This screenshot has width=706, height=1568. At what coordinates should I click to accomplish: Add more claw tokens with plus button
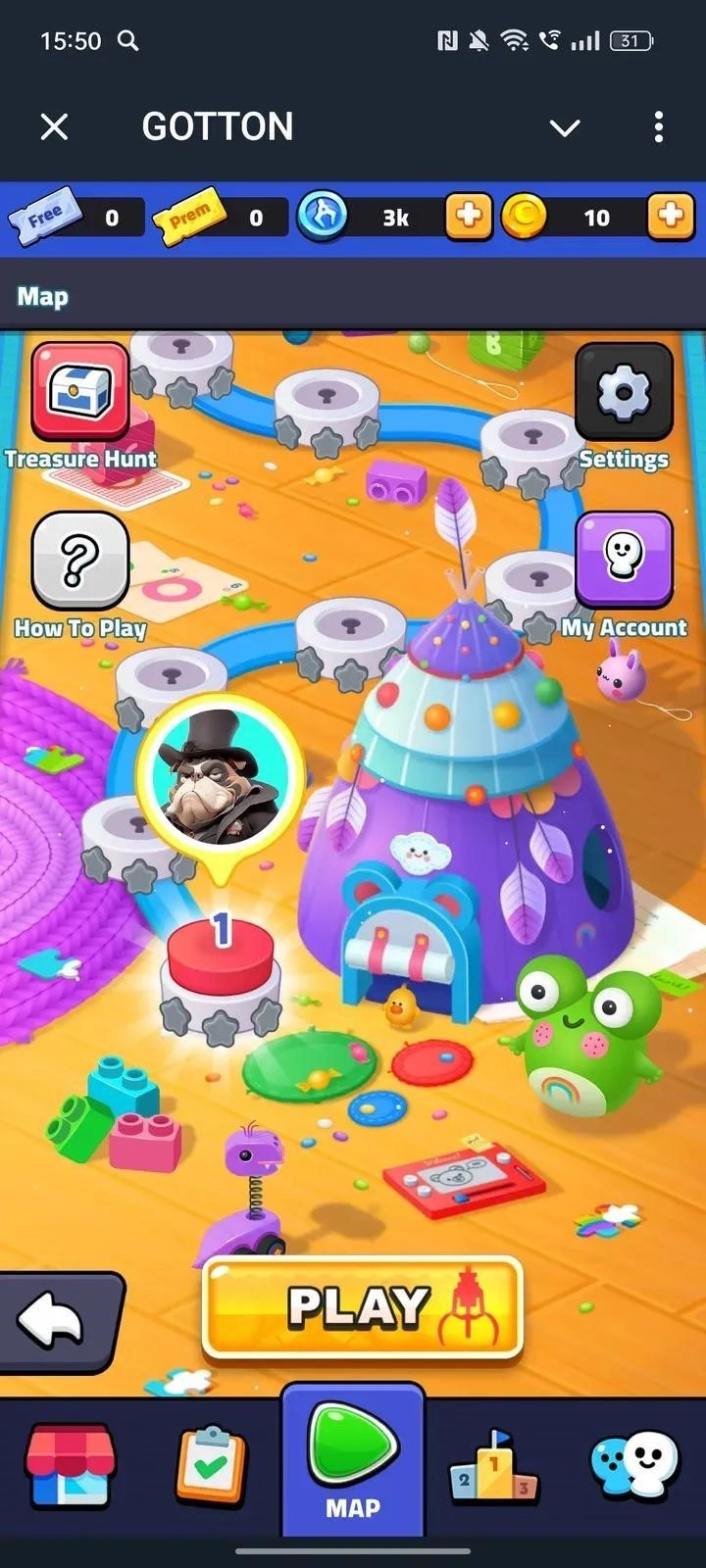tap(469, 216)
